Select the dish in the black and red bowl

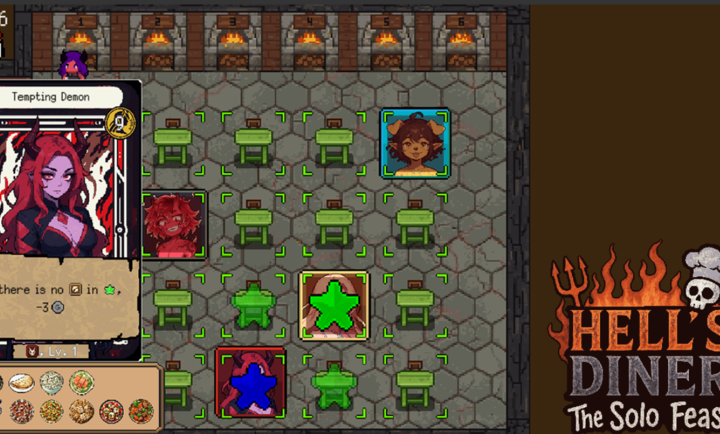[112, 410]
